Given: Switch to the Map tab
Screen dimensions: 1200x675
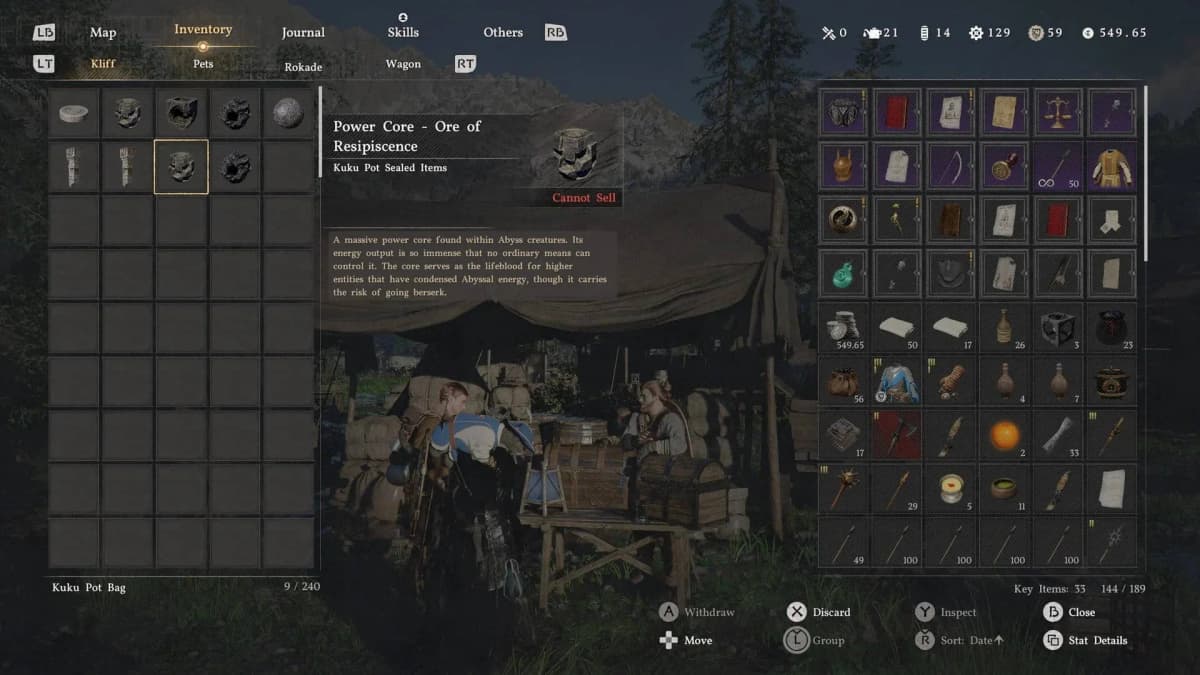Looking at the screenshot, I should click(x=103, y=32).
